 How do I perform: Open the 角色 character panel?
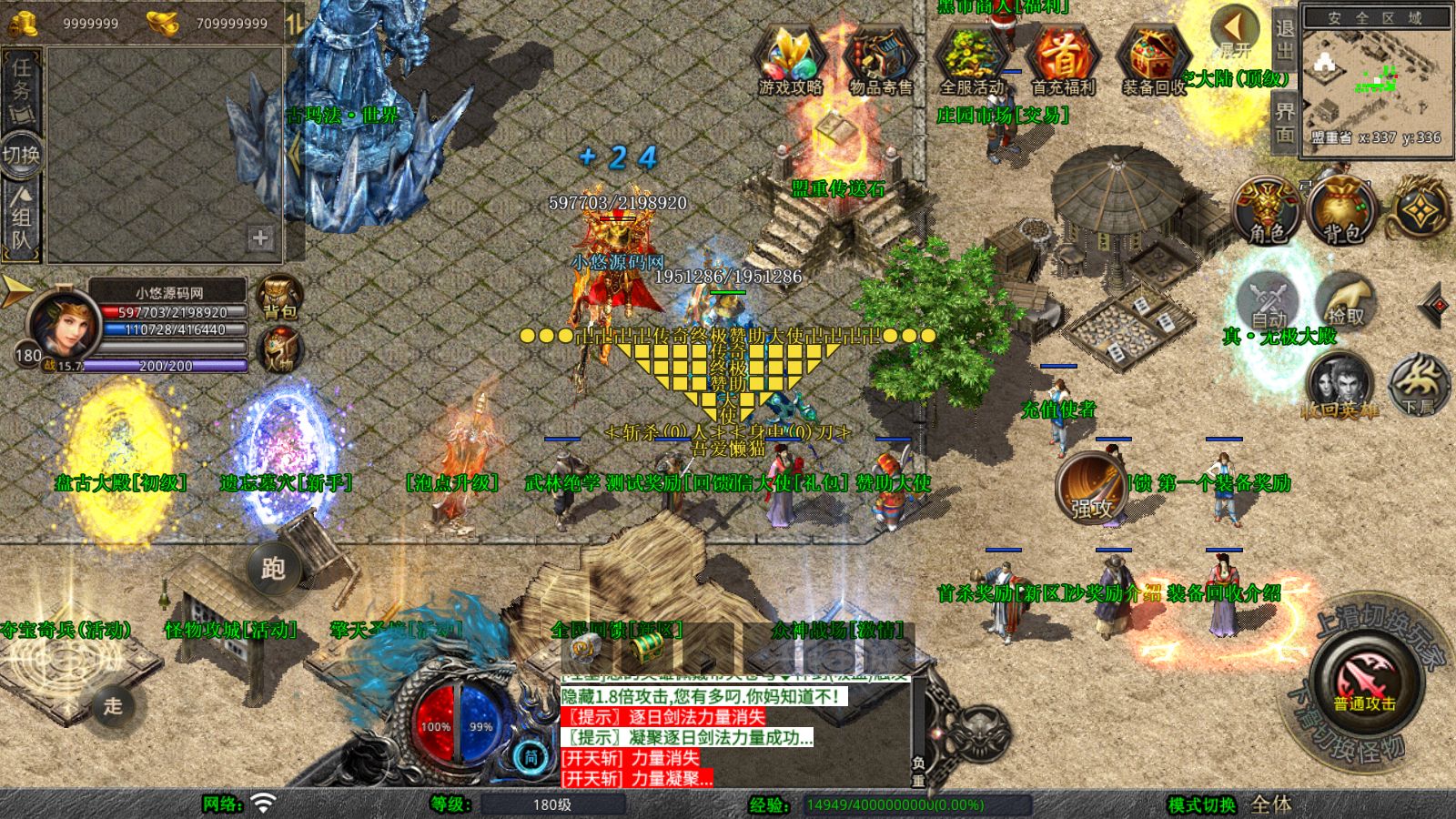(1267, 211)
